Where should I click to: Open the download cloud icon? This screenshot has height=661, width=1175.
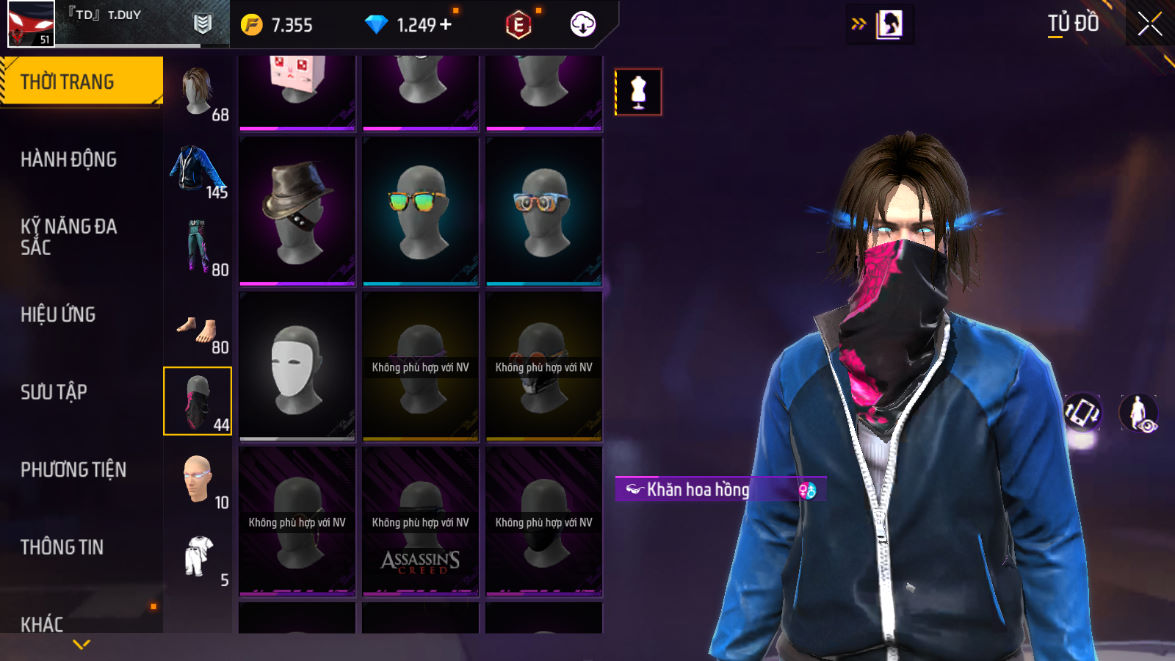point(583,25)
